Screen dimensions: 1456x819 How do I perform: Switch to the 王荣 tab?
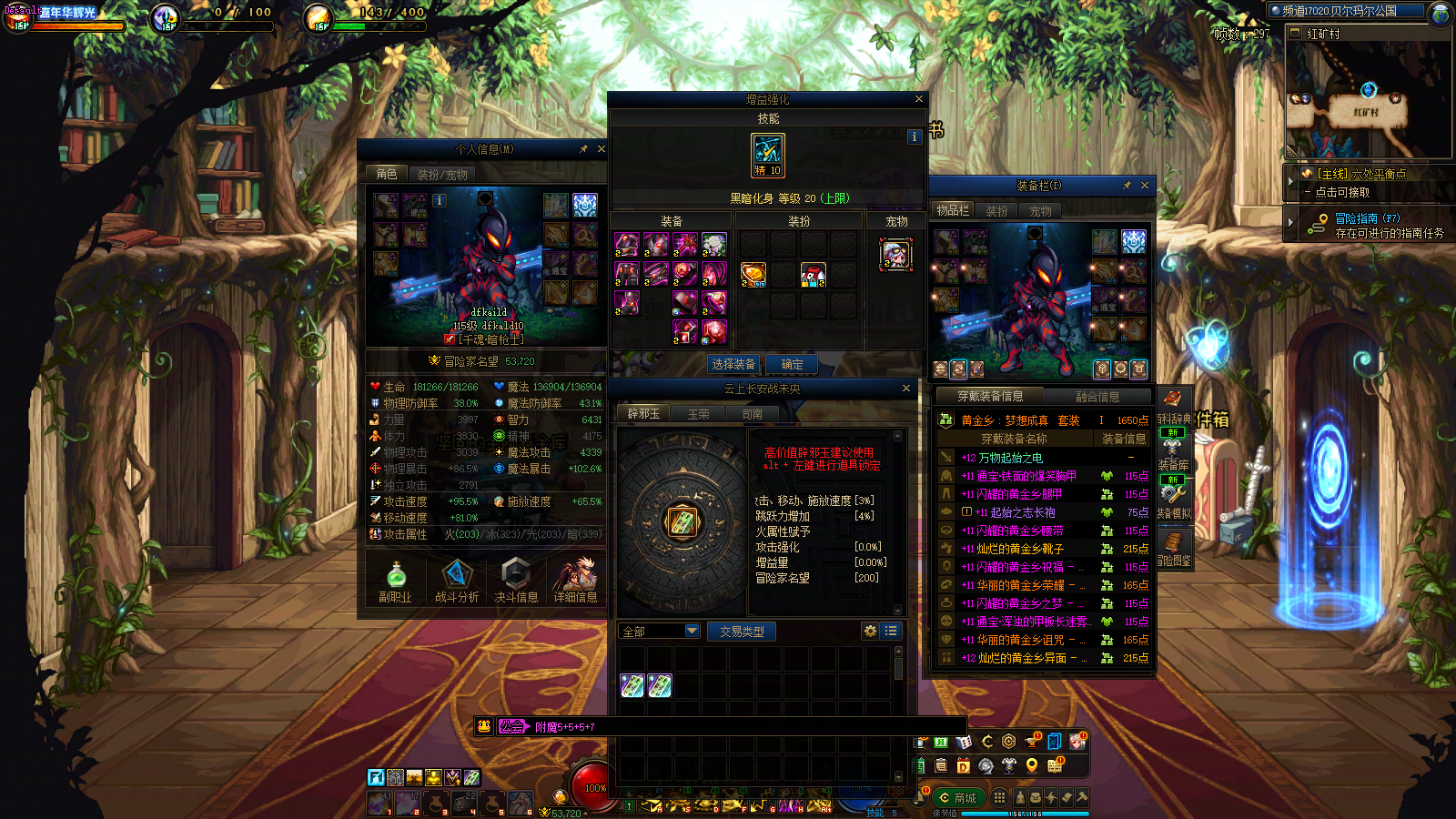click(698, 413)
